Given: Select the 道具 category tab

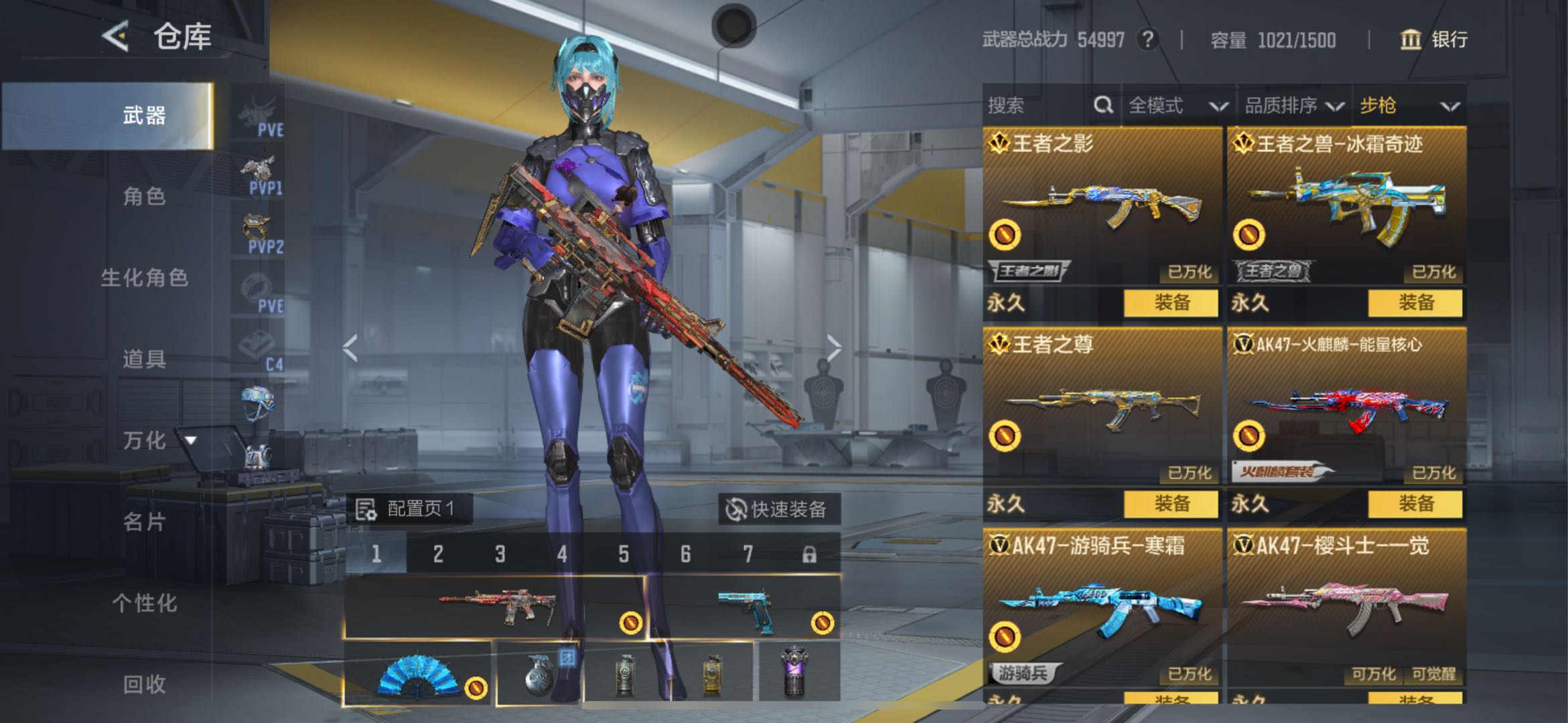Looking at the screenshot, I should pyautogui.click(x=143, y=359).
